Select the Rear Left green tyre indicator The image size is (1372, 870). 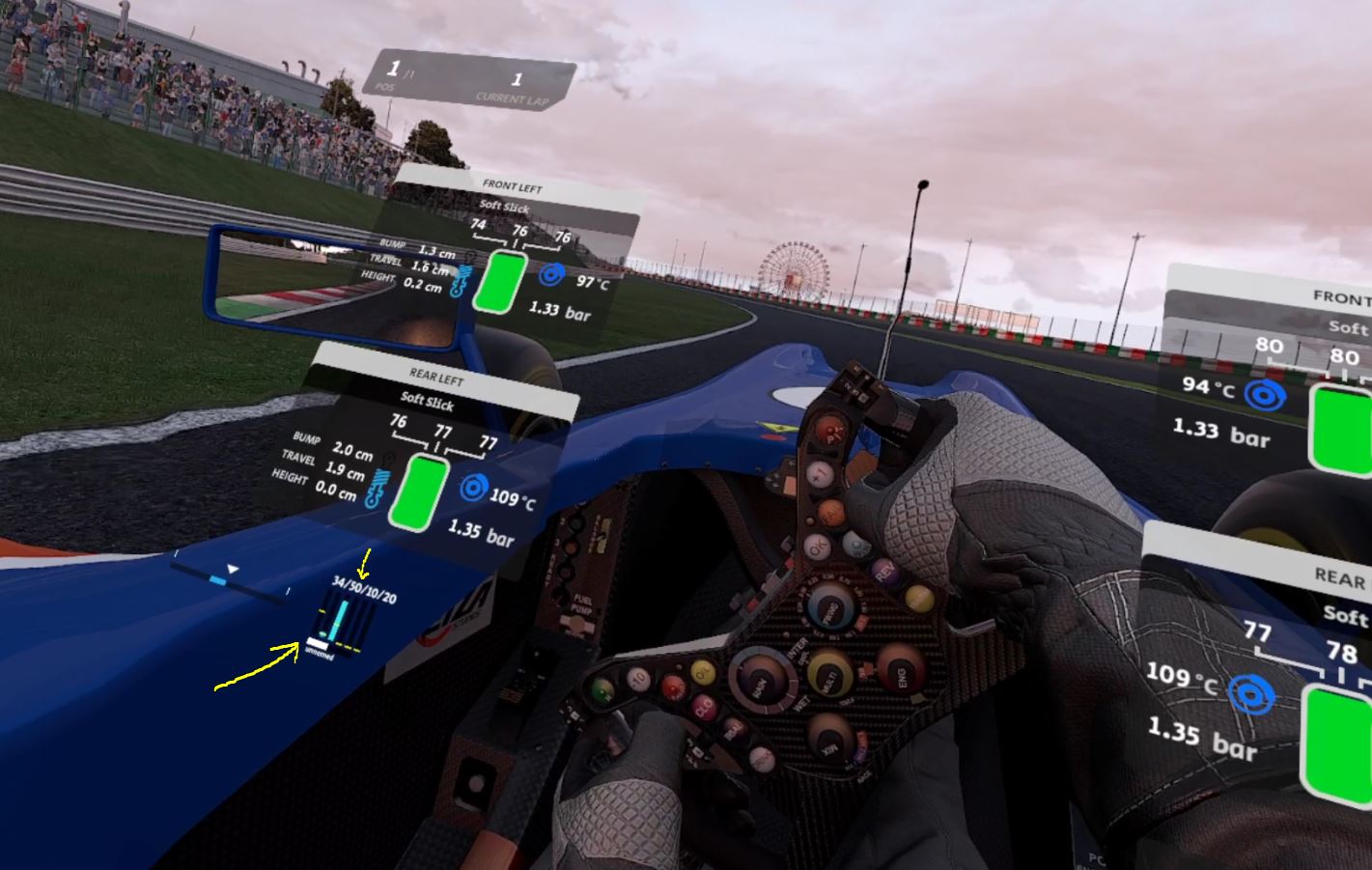pos(419,492)
